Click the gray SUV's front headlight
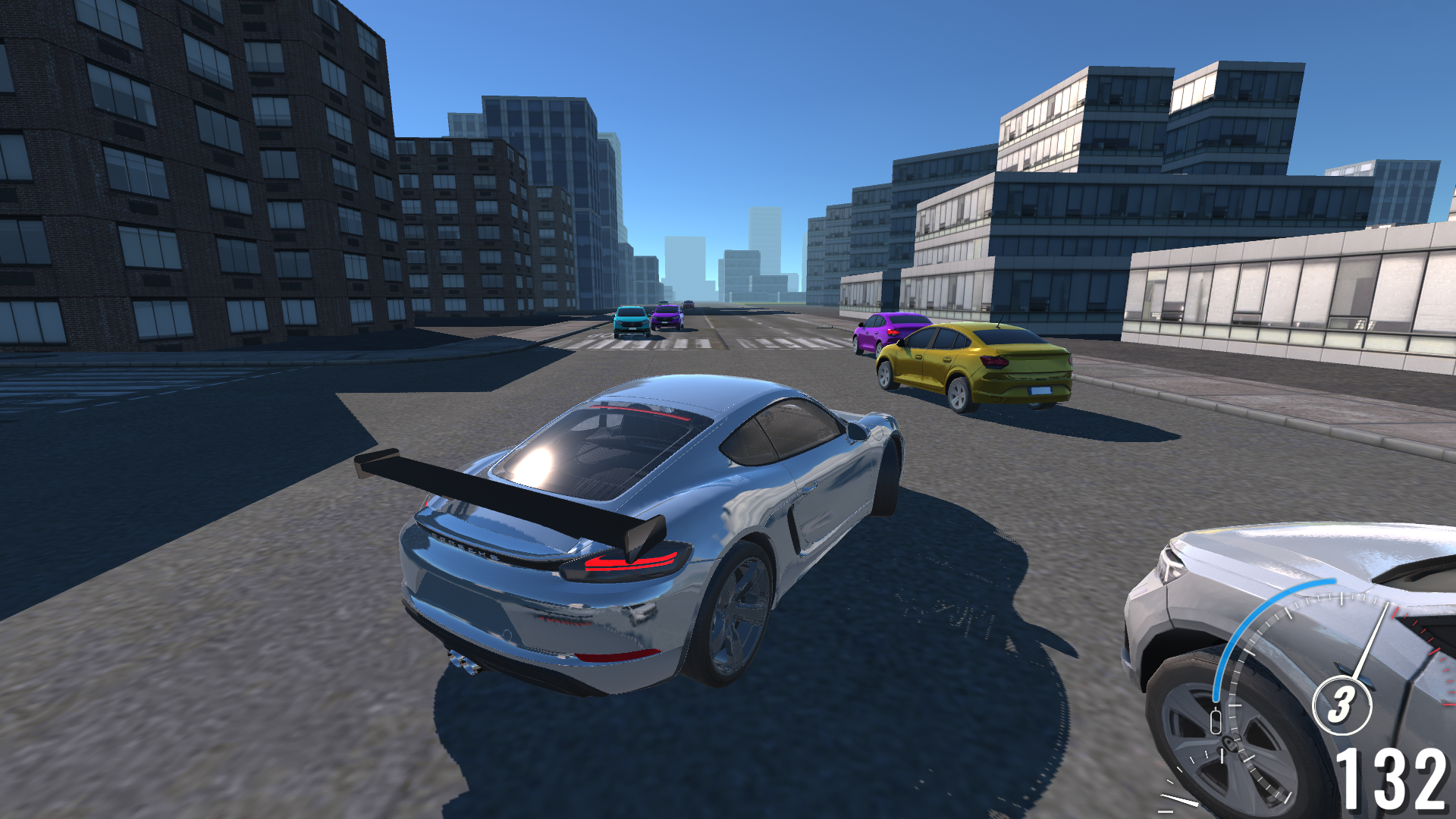The height and width of the screenshot is (819, 1456). coord(1171,563)
